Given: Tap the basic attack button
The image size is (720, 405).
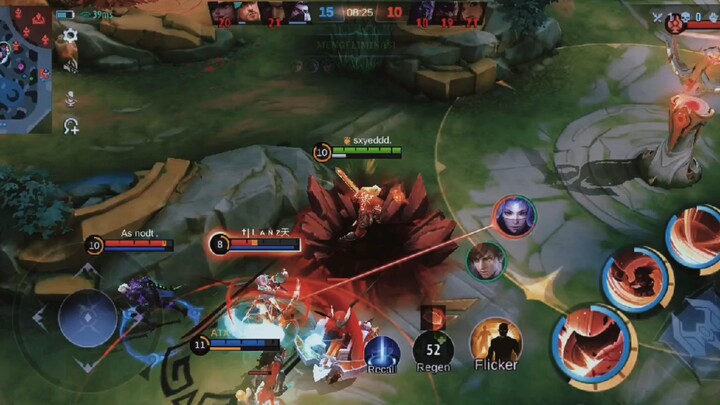Looking at the screenshot, I should (693, 335).
